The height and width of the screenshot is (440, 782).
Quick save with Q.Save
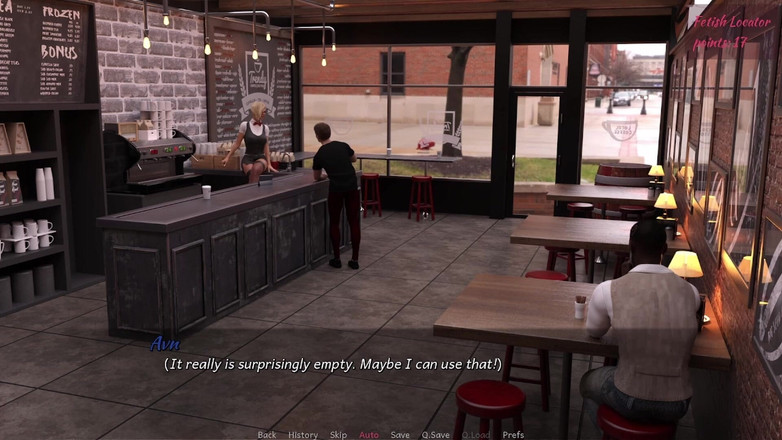[435, 435]
